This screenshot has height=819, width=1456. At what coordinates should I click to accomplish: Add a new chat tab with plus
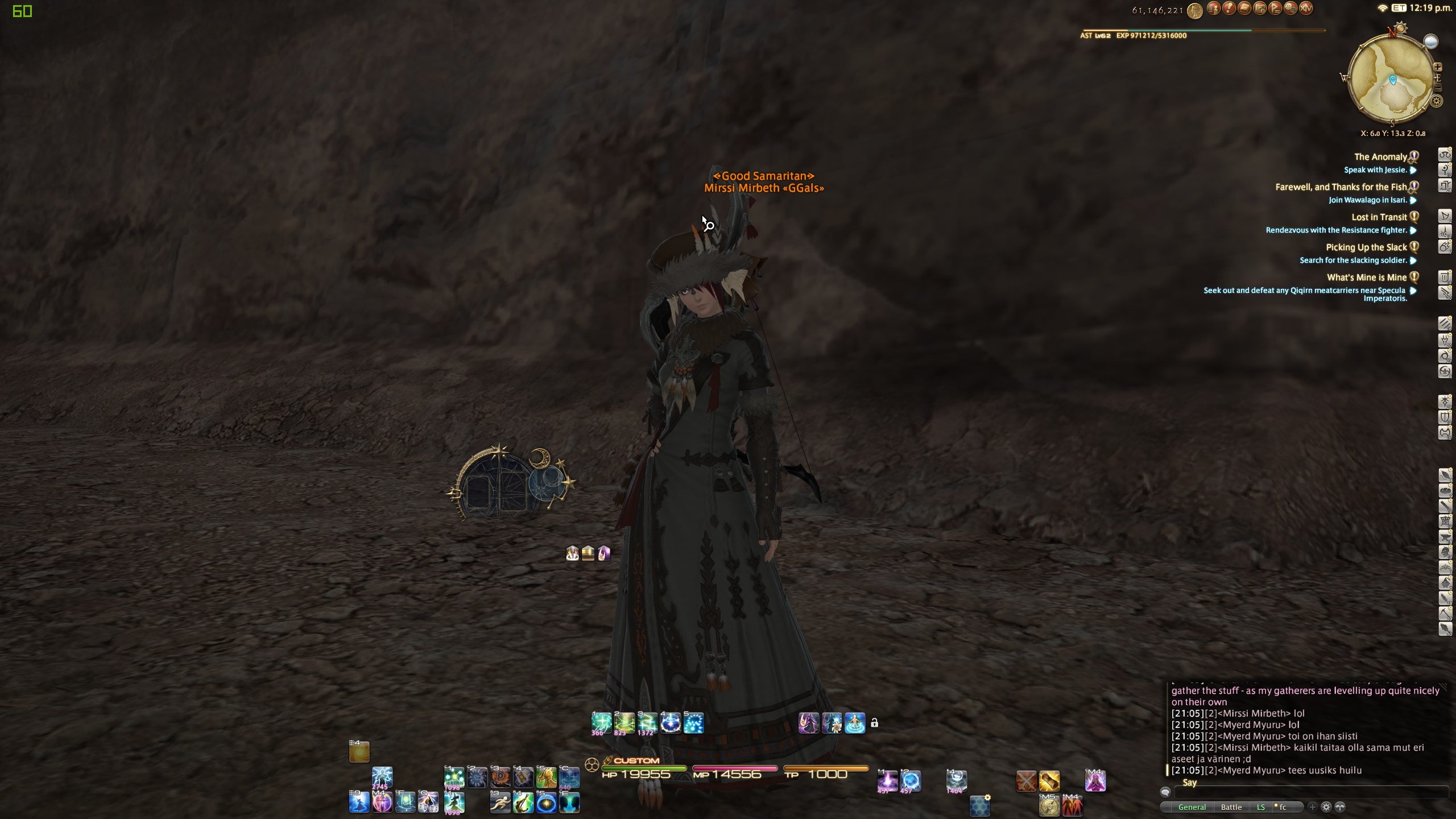1312,807
